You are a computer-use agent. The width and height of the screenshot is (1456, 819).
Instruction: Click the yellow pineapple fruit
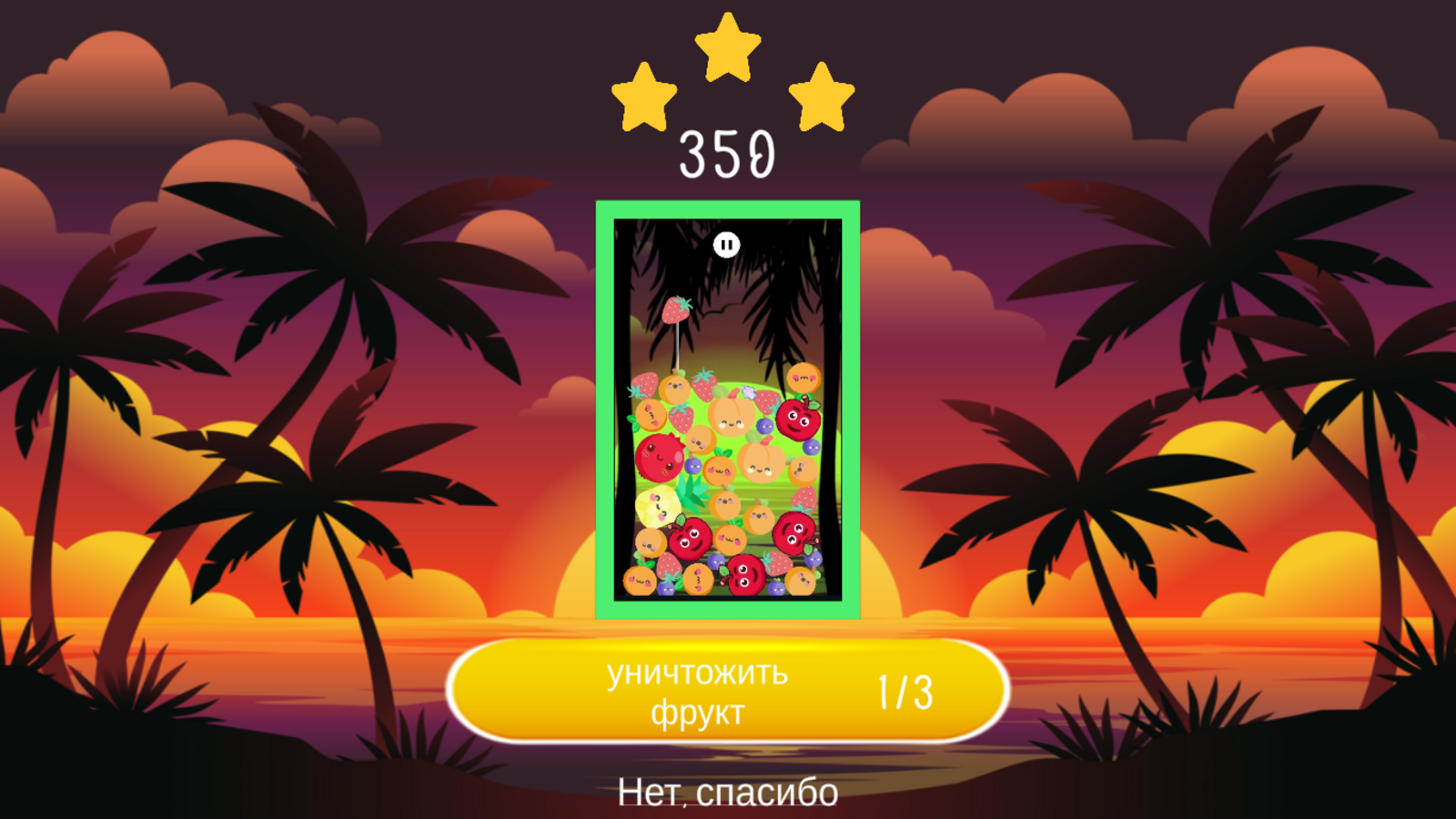(x=658, y=507)
